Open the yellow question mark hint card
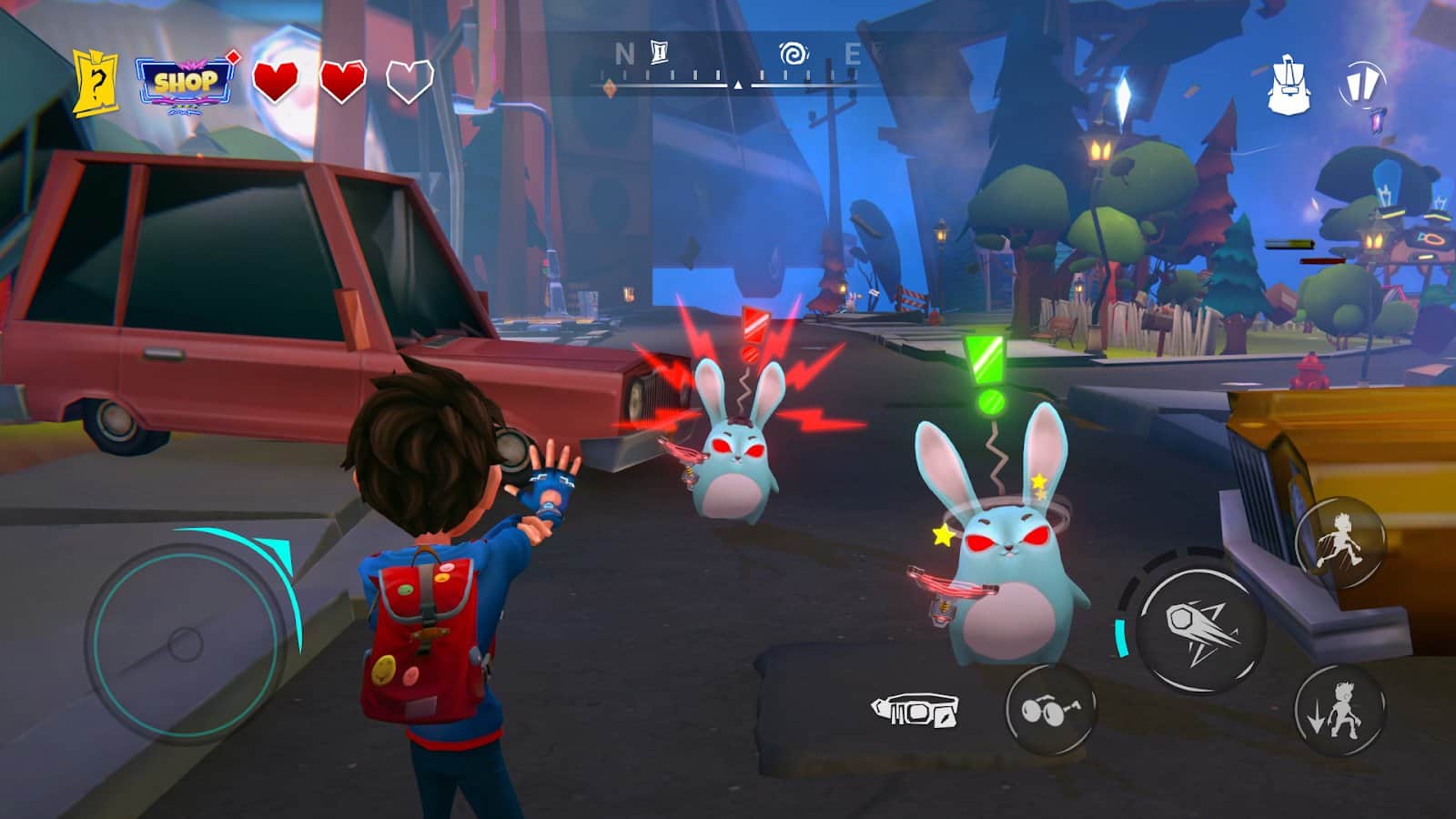 click(96, 83)
